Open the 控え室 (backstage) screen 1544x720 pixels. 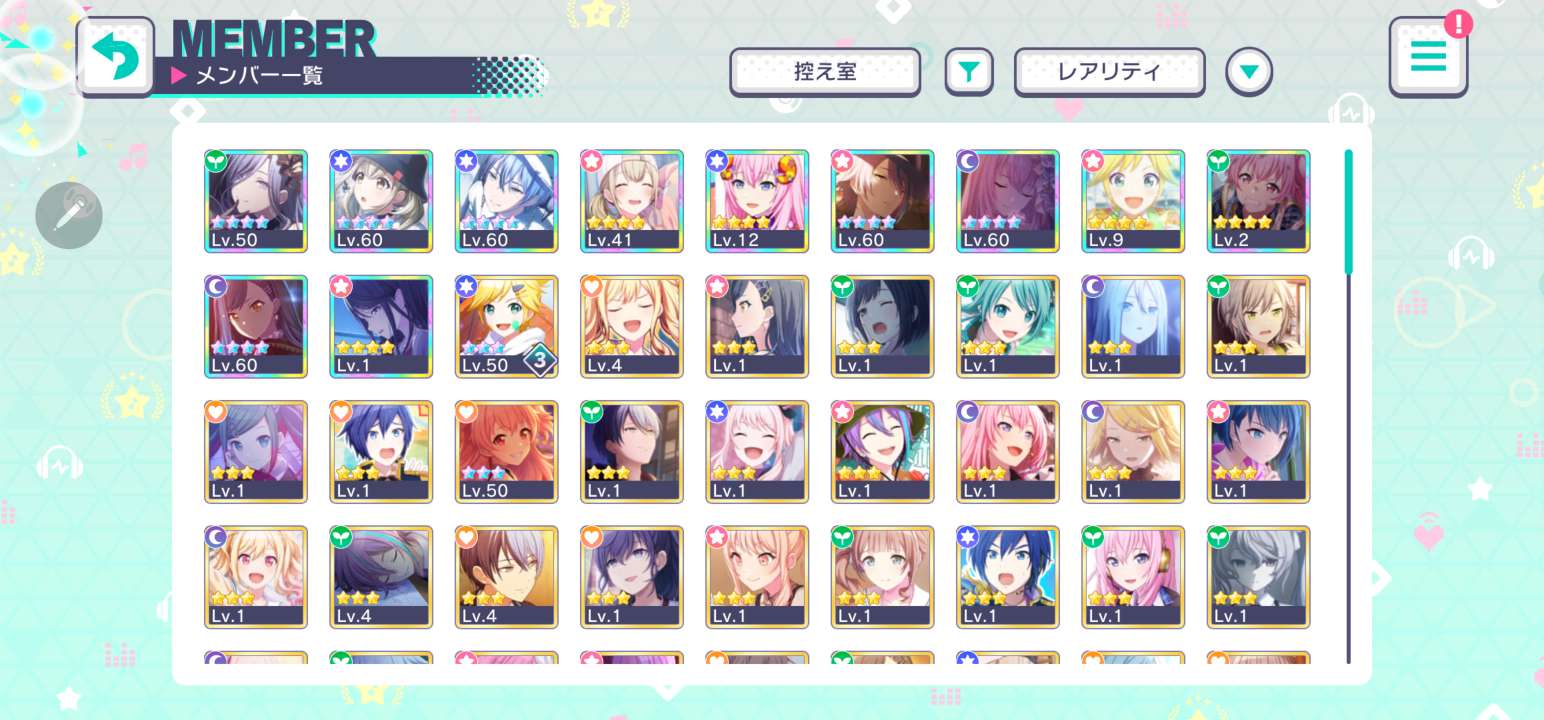click(x=825, y=71)
